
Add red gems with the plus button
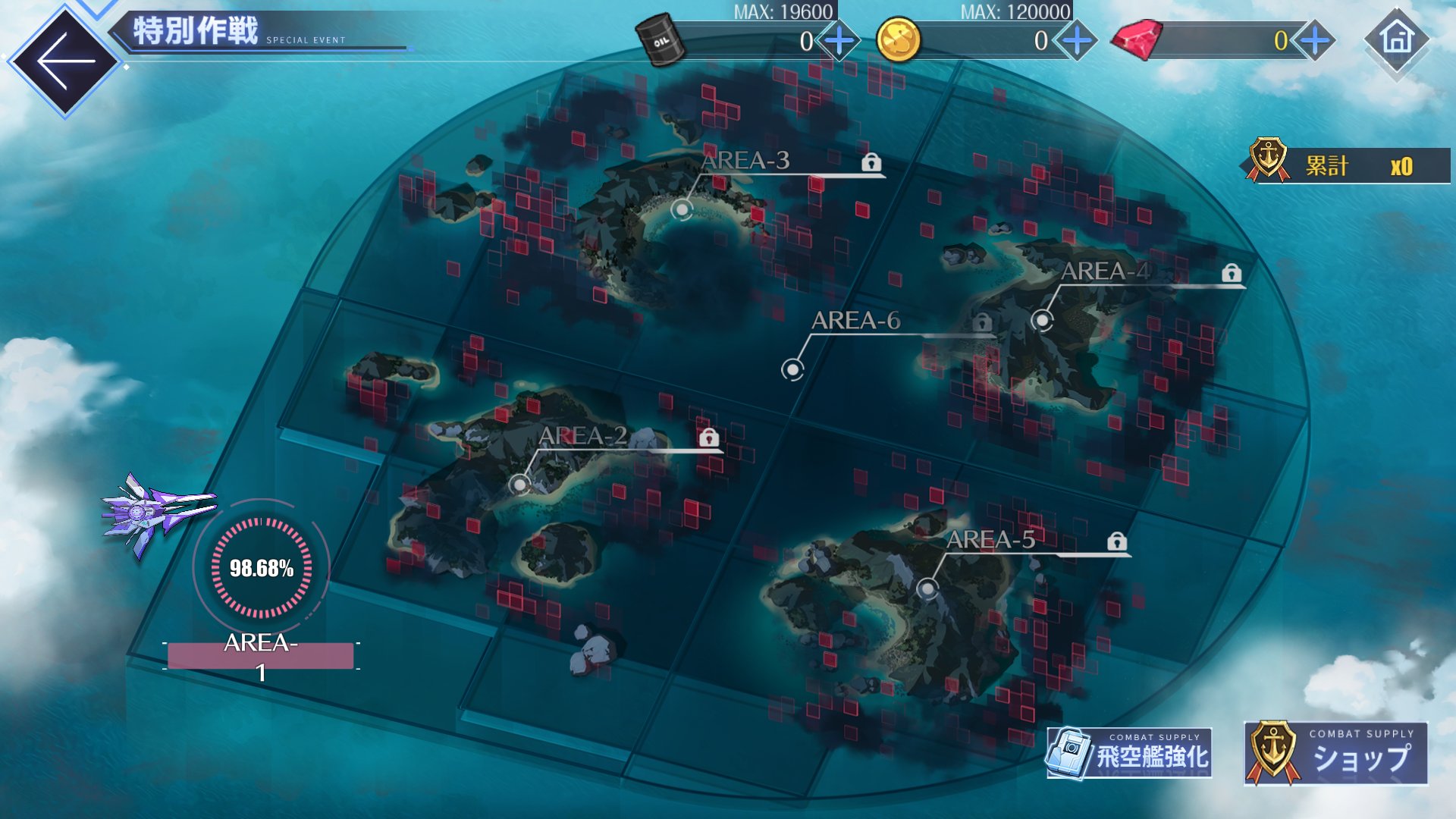[x=1315, y=40]
